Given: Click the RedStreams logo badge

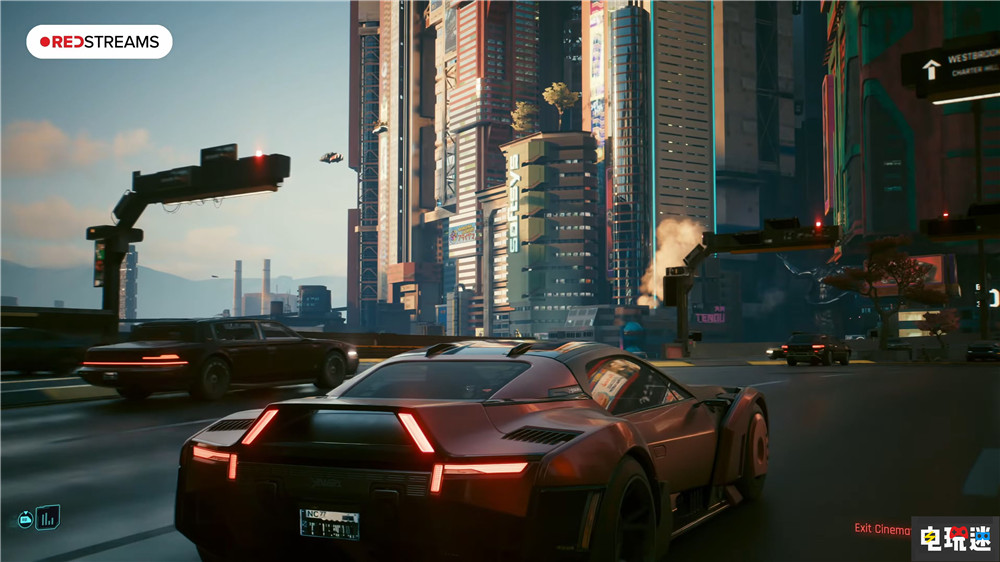Looking at the screenshot, I should [99, 42].
